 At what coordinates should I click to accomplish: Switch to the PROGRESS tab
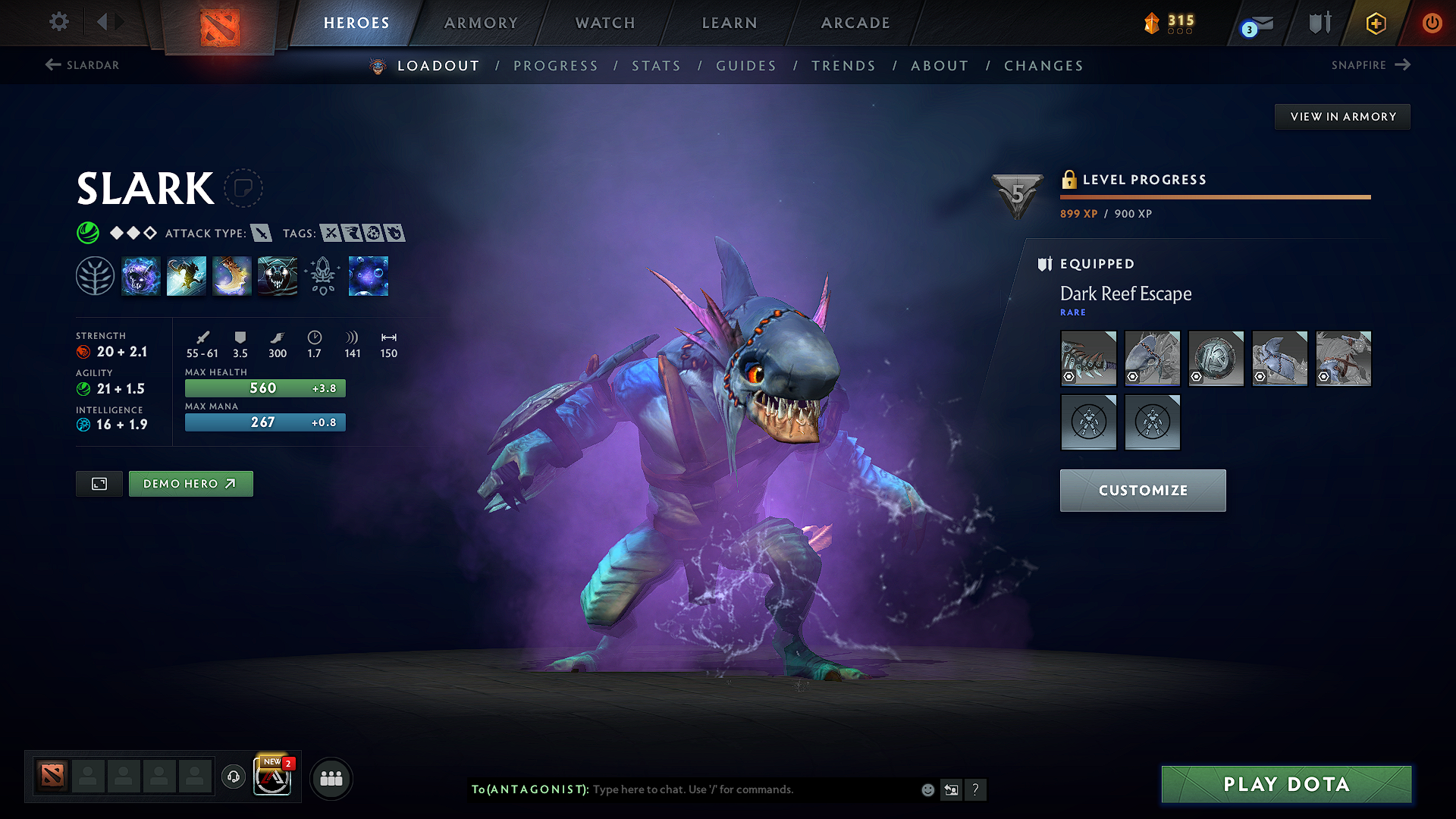point(556,66)
